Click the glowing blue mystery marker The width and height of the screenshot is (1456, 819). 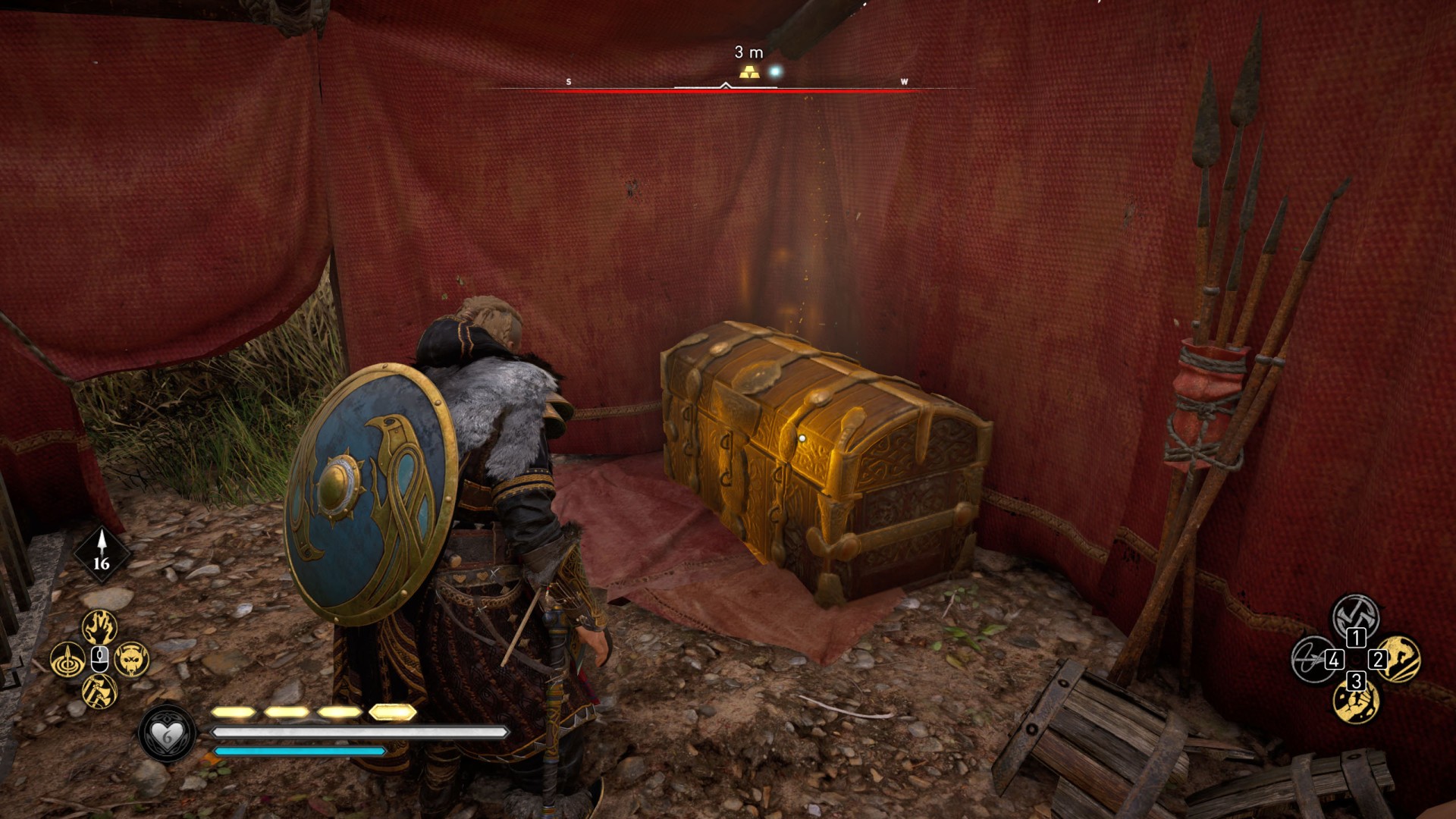pyautogui.click(x=775, y=72)
